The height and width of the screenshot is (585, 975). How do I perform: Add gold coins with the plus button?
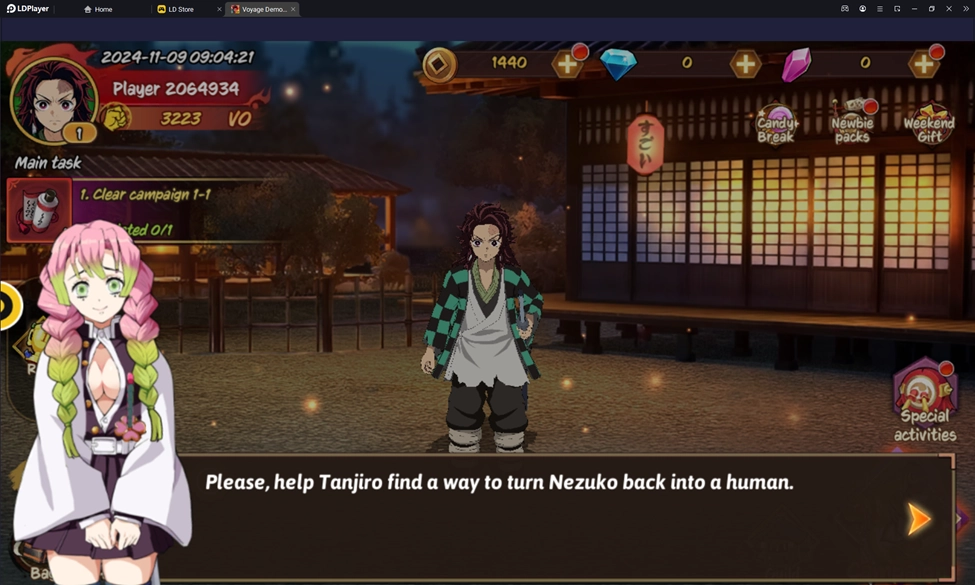pyautogui.click(x=567, y=65)
